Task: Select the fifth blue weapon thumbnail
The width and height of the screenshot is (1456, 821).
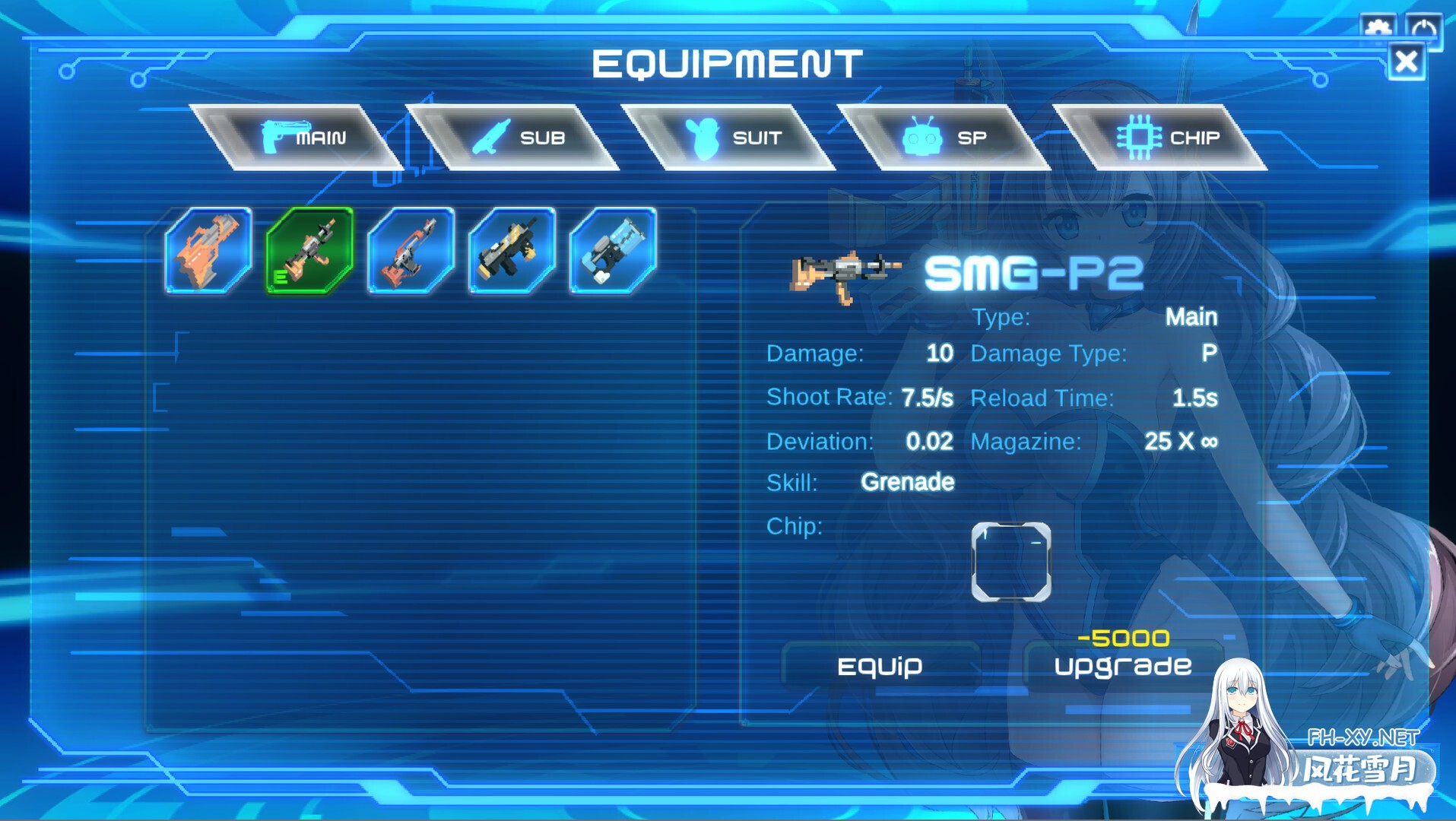Action: tap(613, 249)
